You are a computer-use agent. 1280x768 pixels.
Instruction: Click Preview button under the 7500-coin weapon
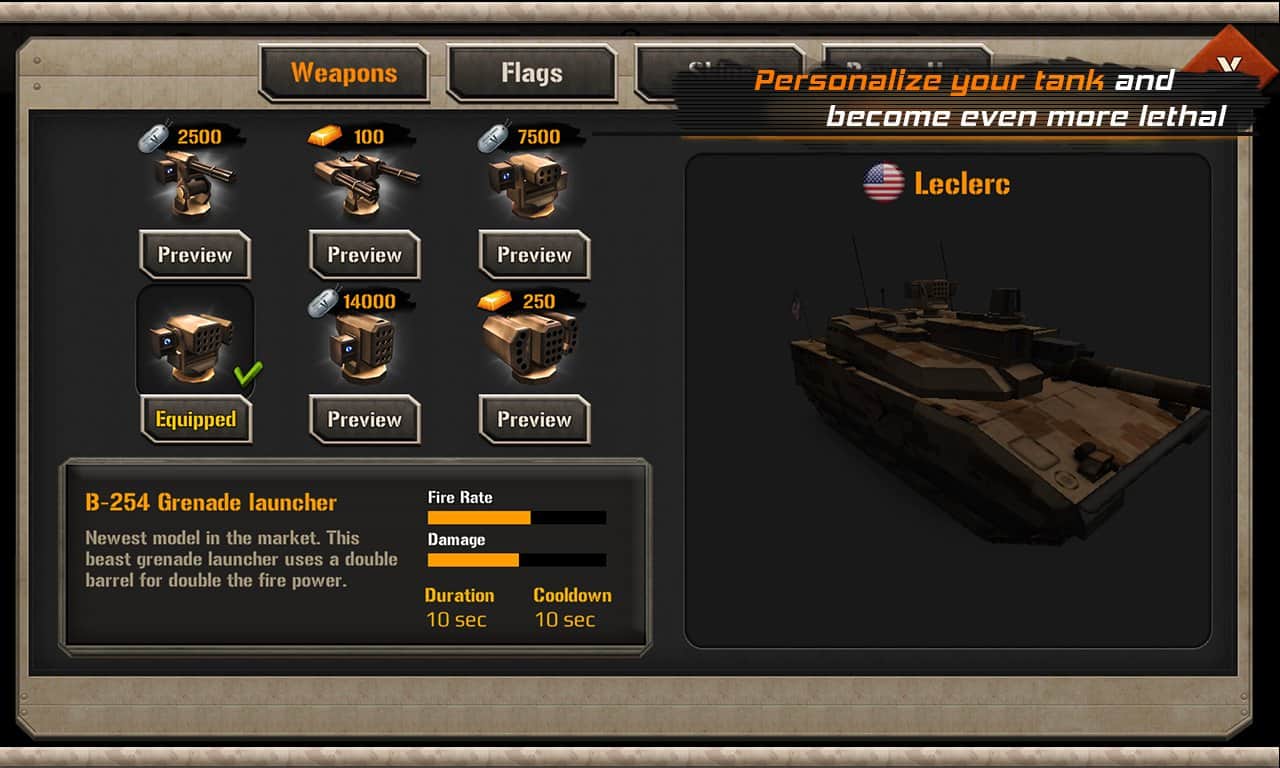click(x=535, y=255)
